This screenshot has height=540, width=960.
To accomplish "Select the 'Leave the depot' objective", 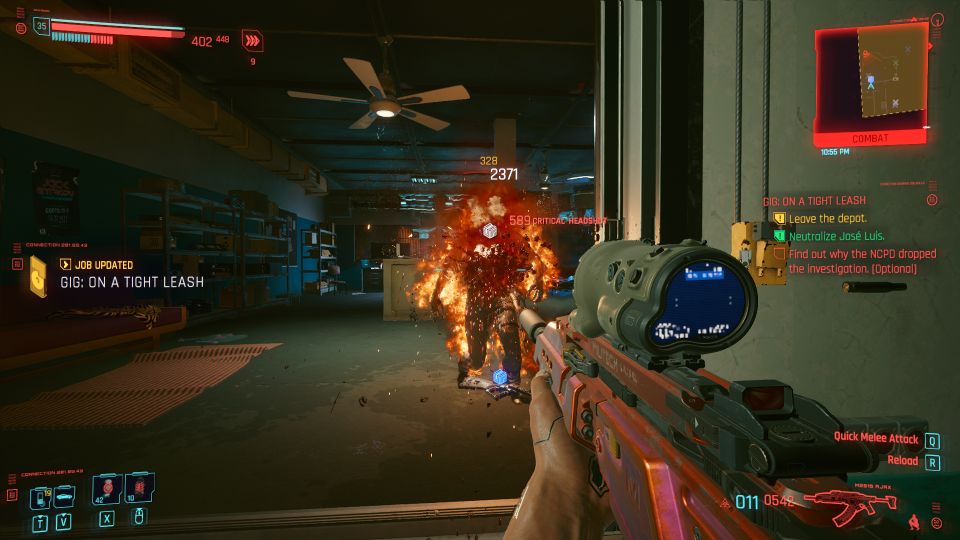I will click(x=827, y=218).
